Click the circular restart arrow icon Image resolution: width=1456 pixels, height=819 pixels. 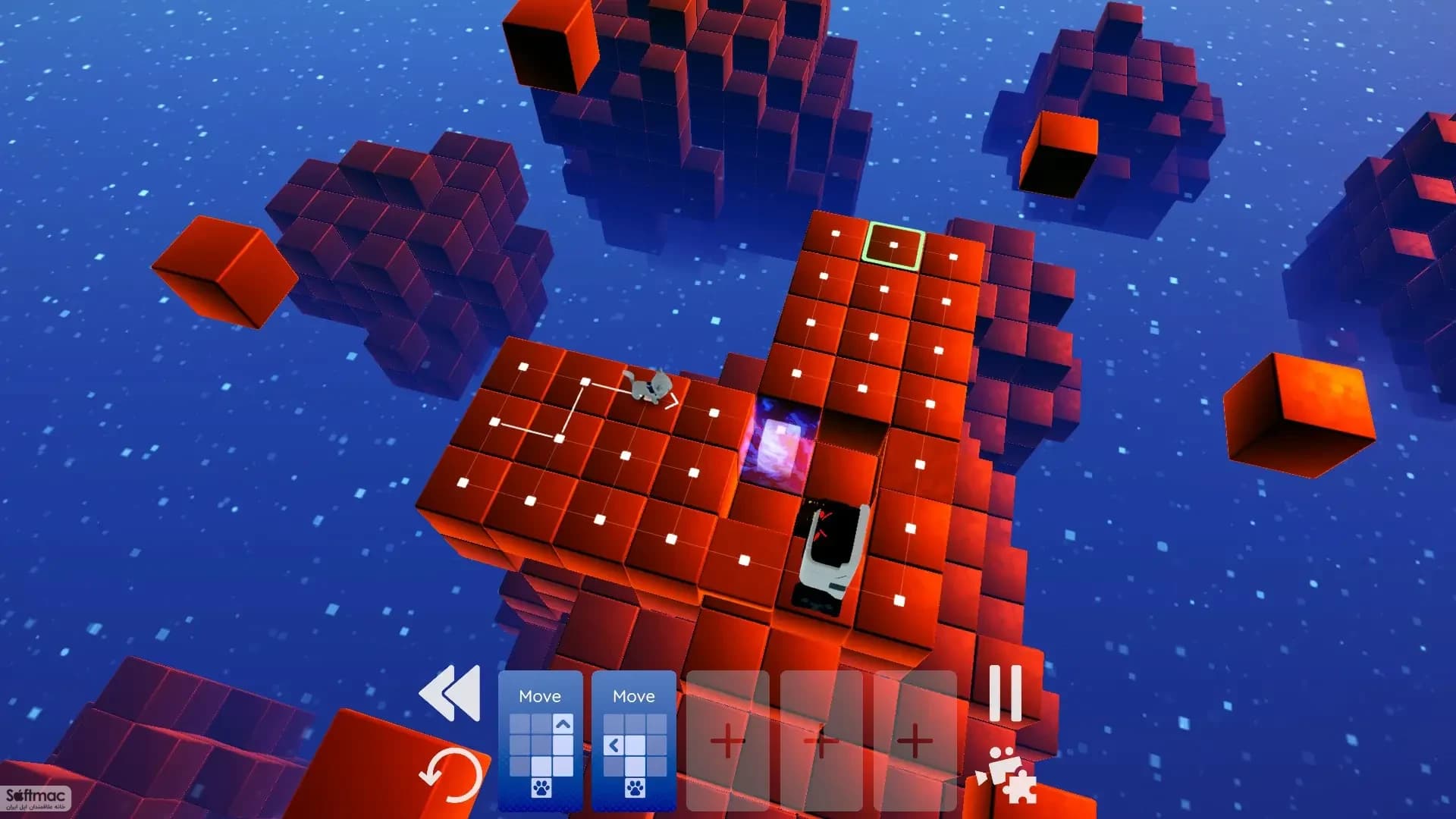(453, 774)
